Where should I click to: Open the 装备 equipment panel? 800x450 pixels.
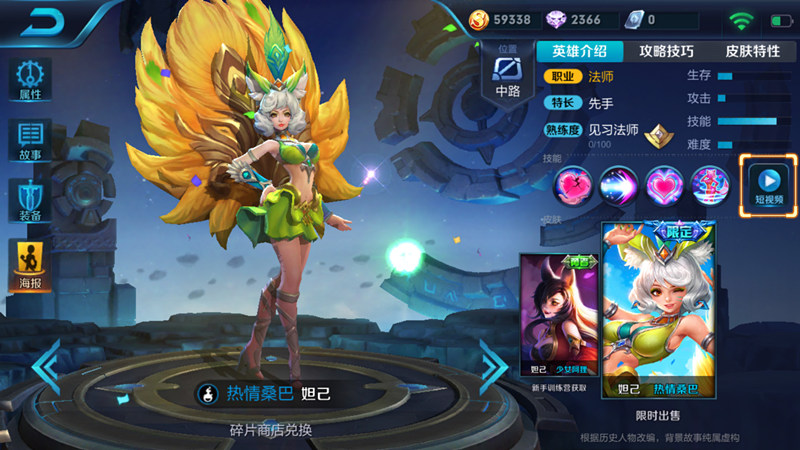coord(30,201)
